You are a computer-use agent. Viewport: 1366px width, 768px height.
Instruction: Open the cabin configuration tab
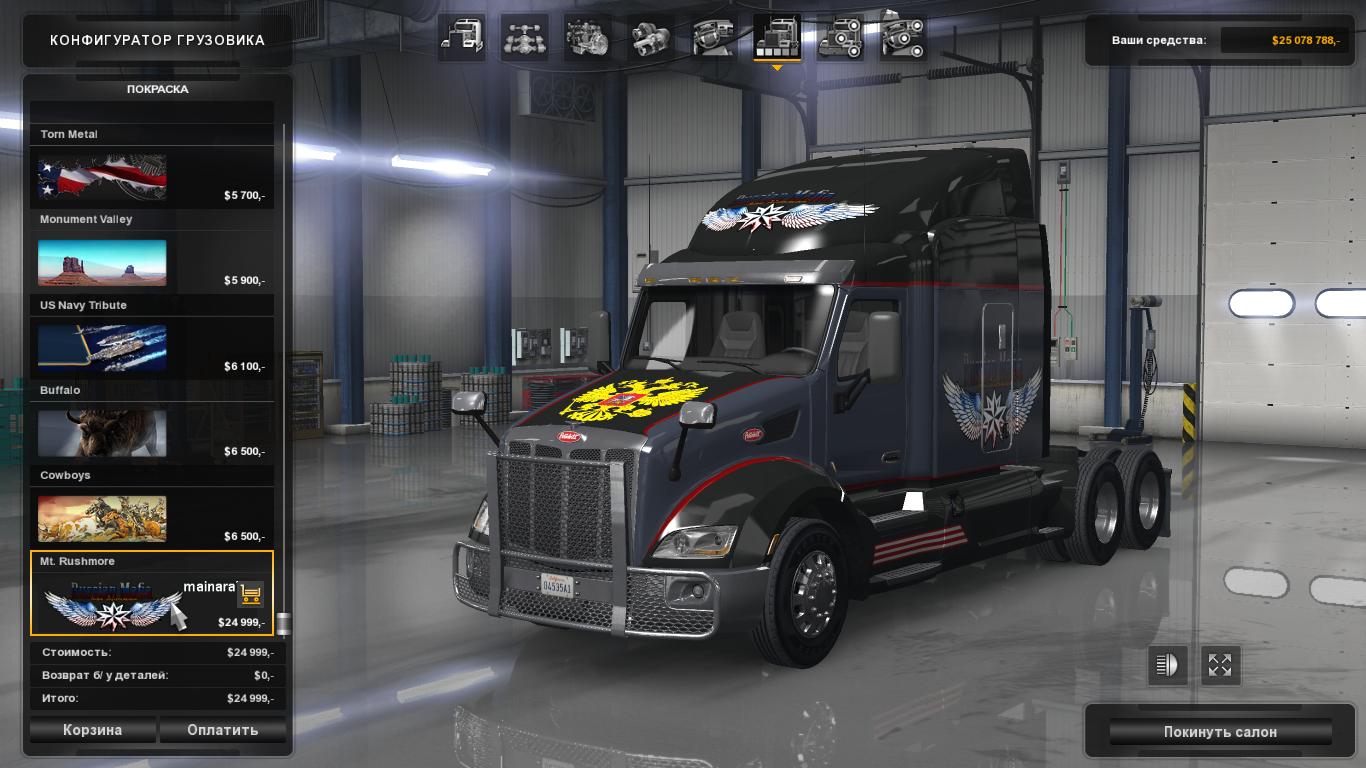[462, 38]
